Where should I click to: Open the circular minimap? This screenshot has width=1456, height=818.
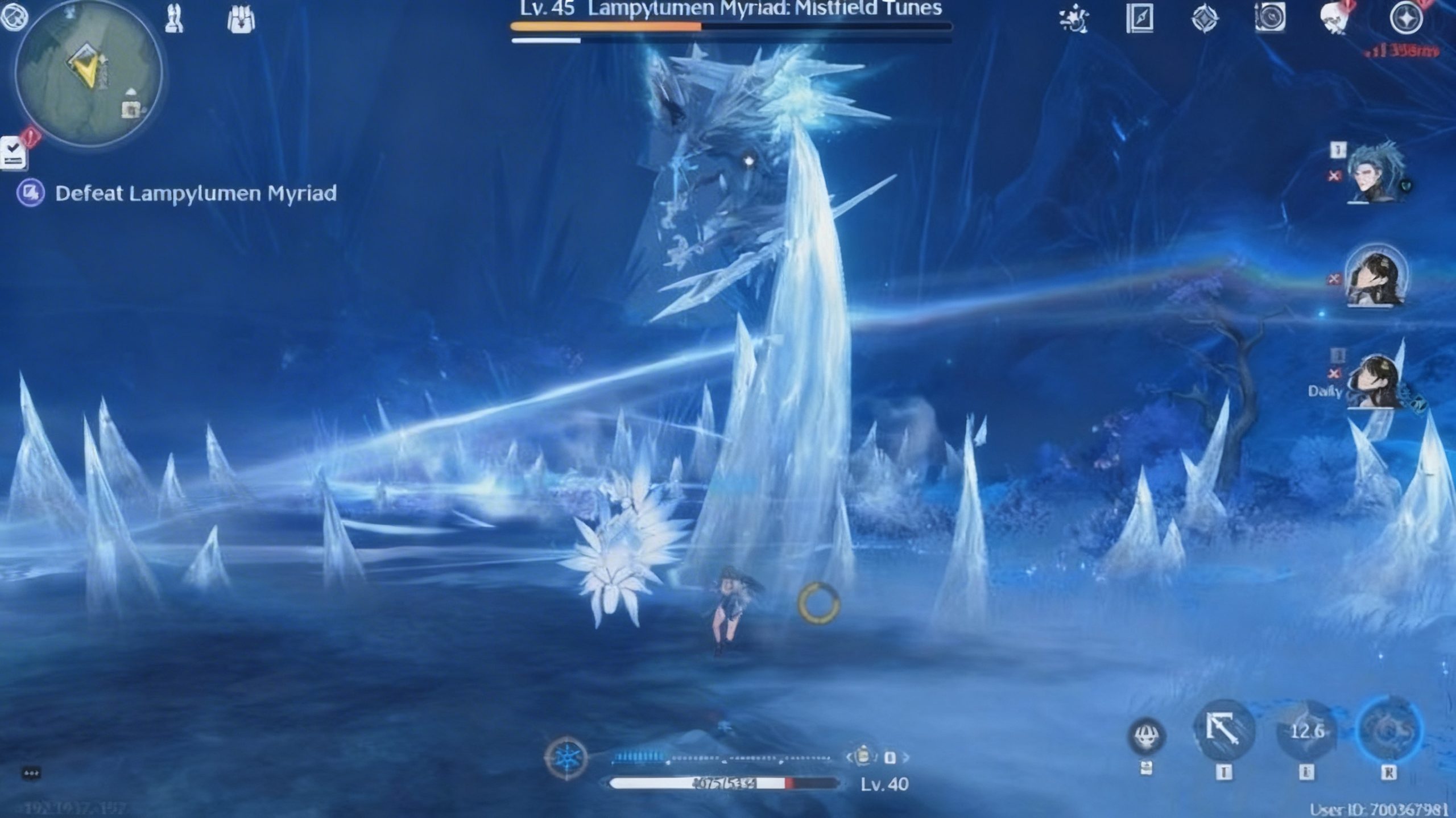coord(88,74)
